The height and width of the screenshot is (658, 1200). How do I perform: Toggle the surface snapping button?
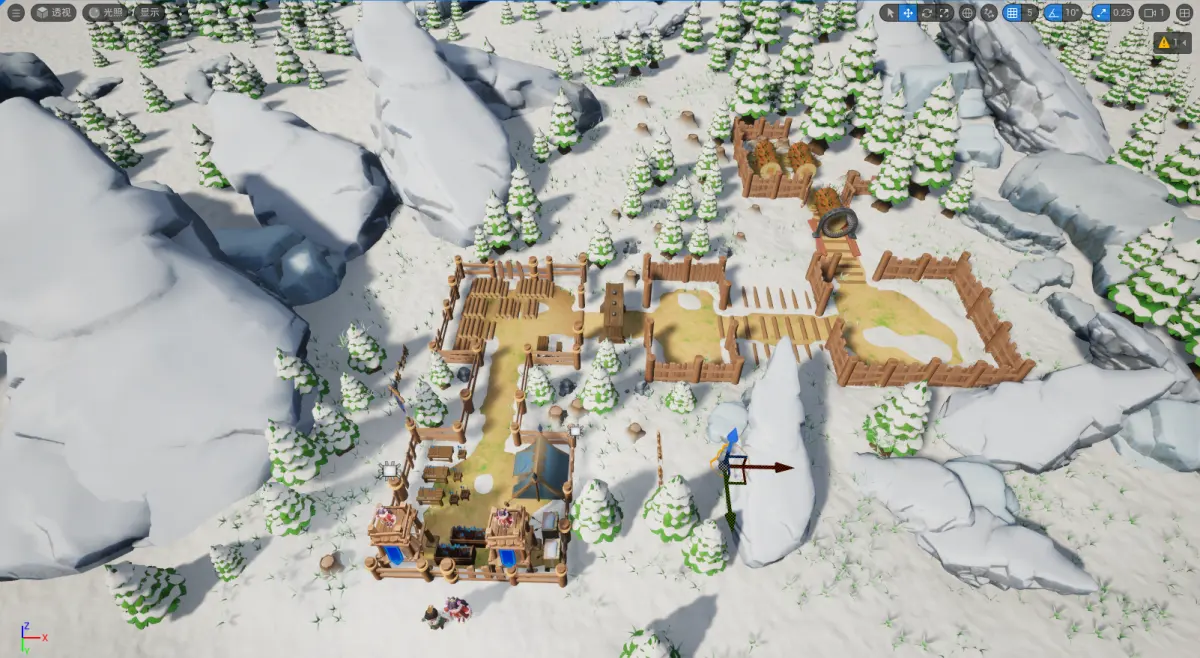point(989,13)
